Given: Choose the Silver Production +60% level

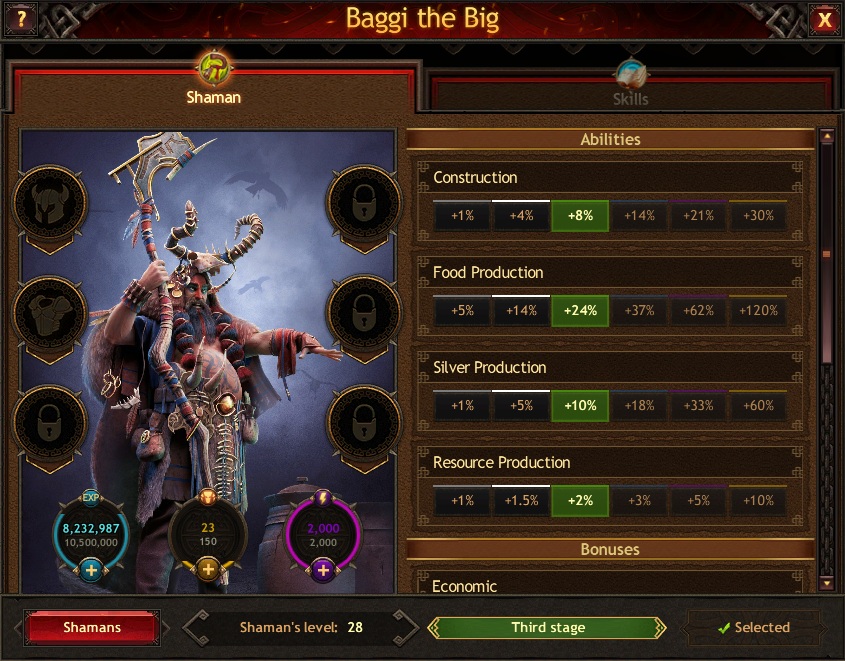Looking at the screenshot, I should tap(757, 406).
